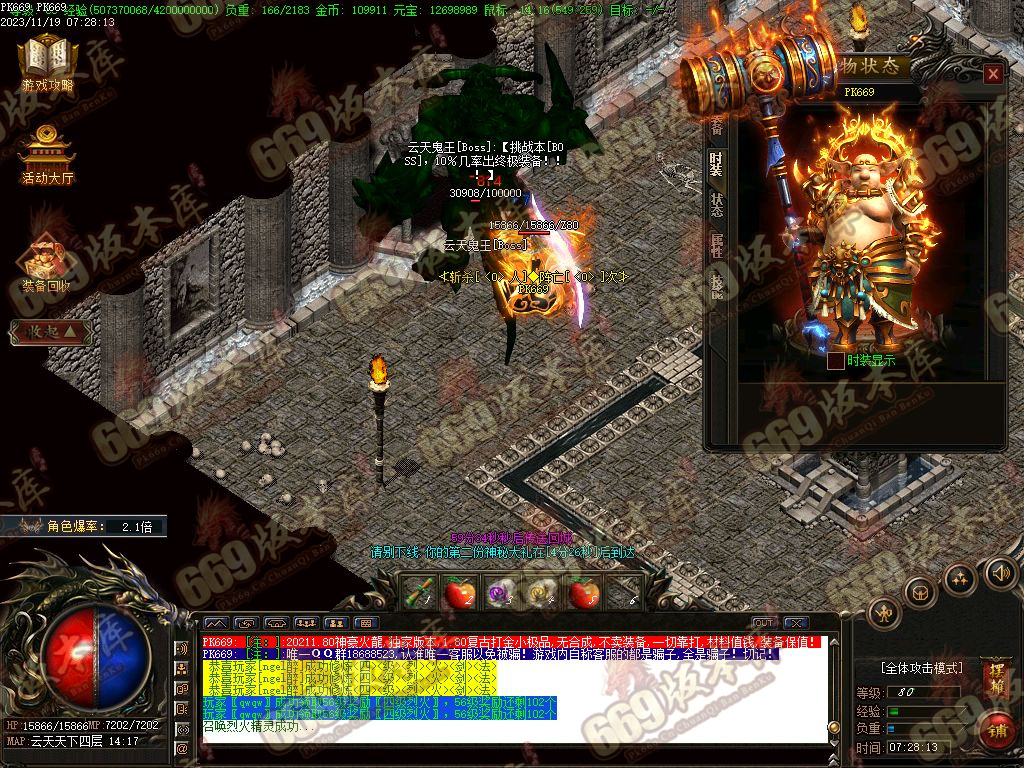
Task: Open the 属性 attributes tab
Action: pos(716,245)
